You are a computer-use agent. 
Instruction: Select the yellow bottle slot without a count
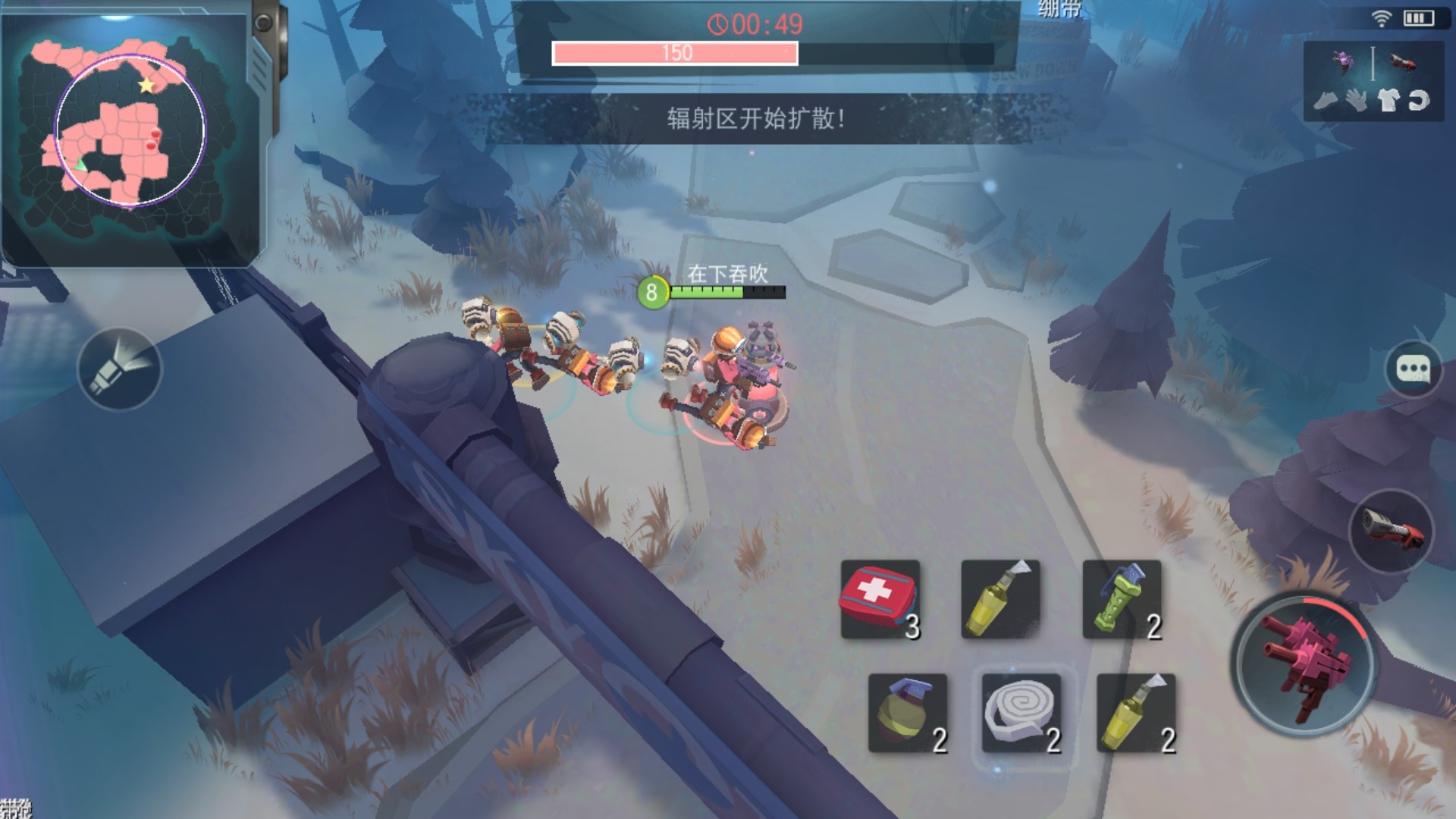[1000, 600]
